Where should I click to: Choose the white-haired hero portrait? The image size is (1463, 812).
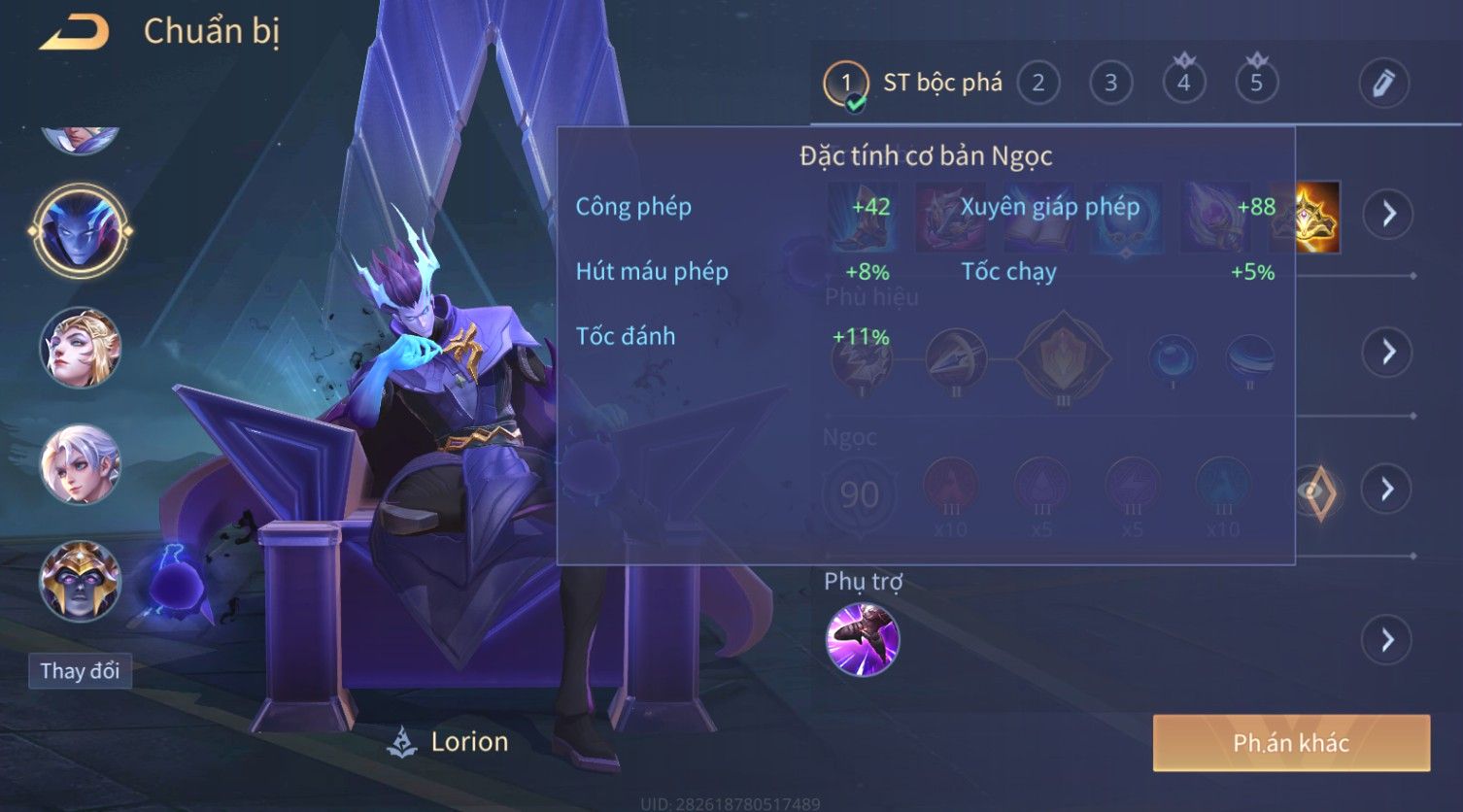[x=80, y=464]
